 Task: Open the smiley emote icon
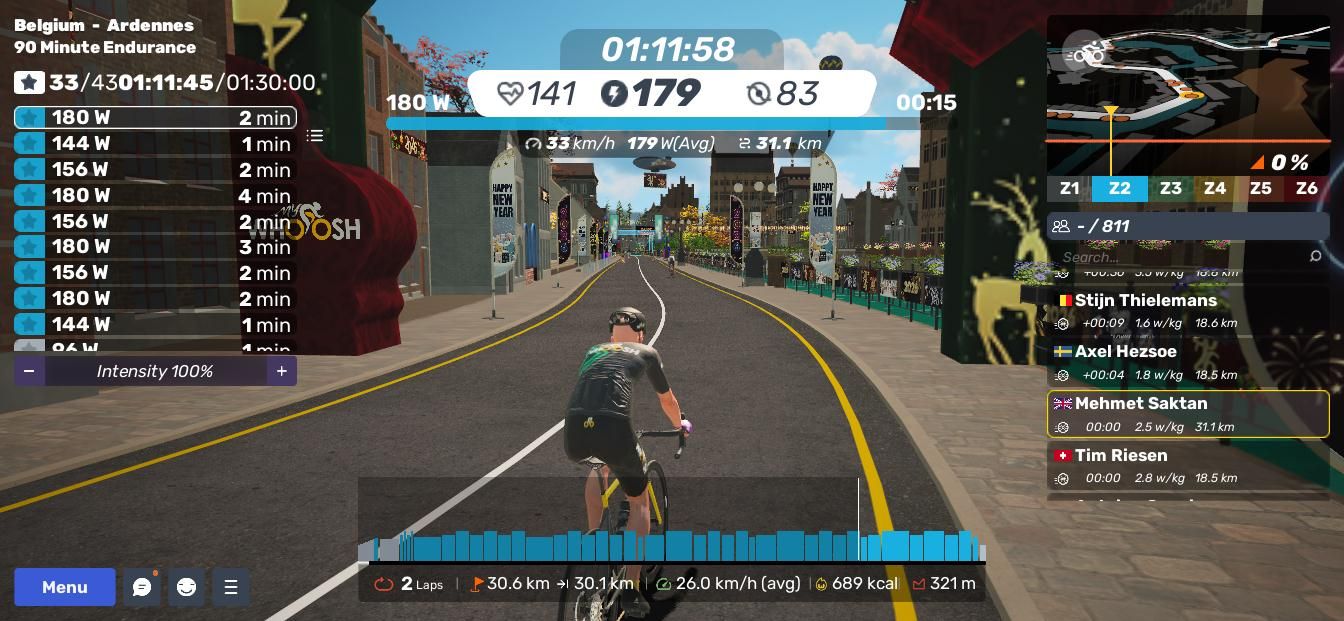186,587
